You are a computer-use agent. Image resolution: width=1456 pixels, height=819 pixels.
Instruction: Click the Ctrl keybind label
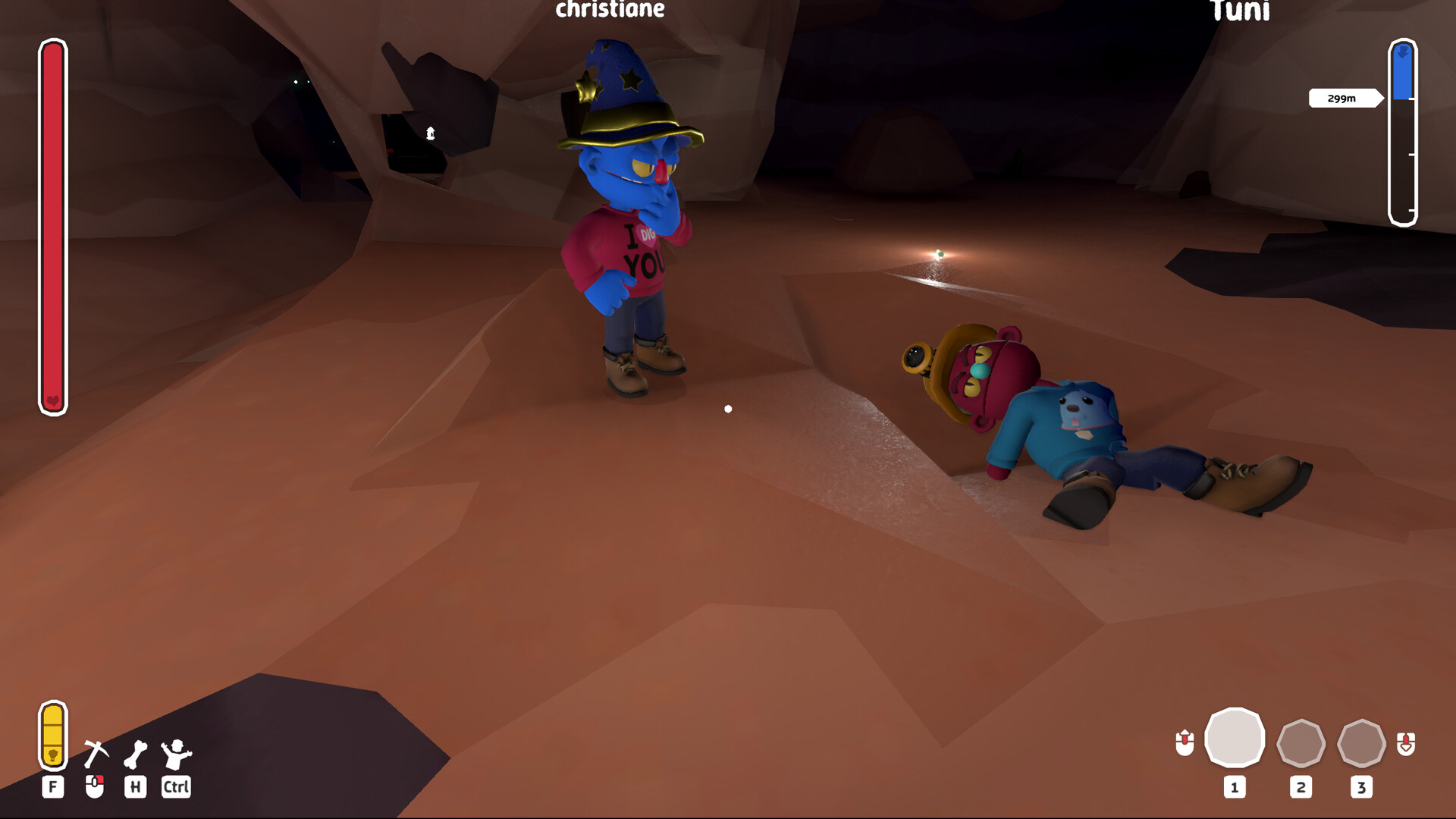click(175, 787)
